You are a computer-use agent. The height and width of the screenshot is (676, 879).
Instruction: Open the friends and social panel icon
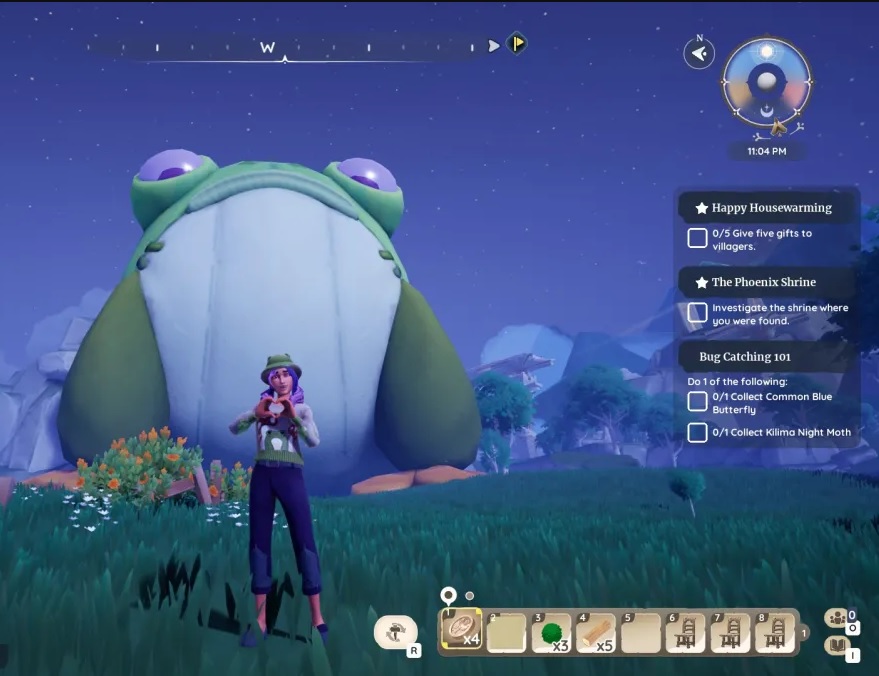point(836,618)
